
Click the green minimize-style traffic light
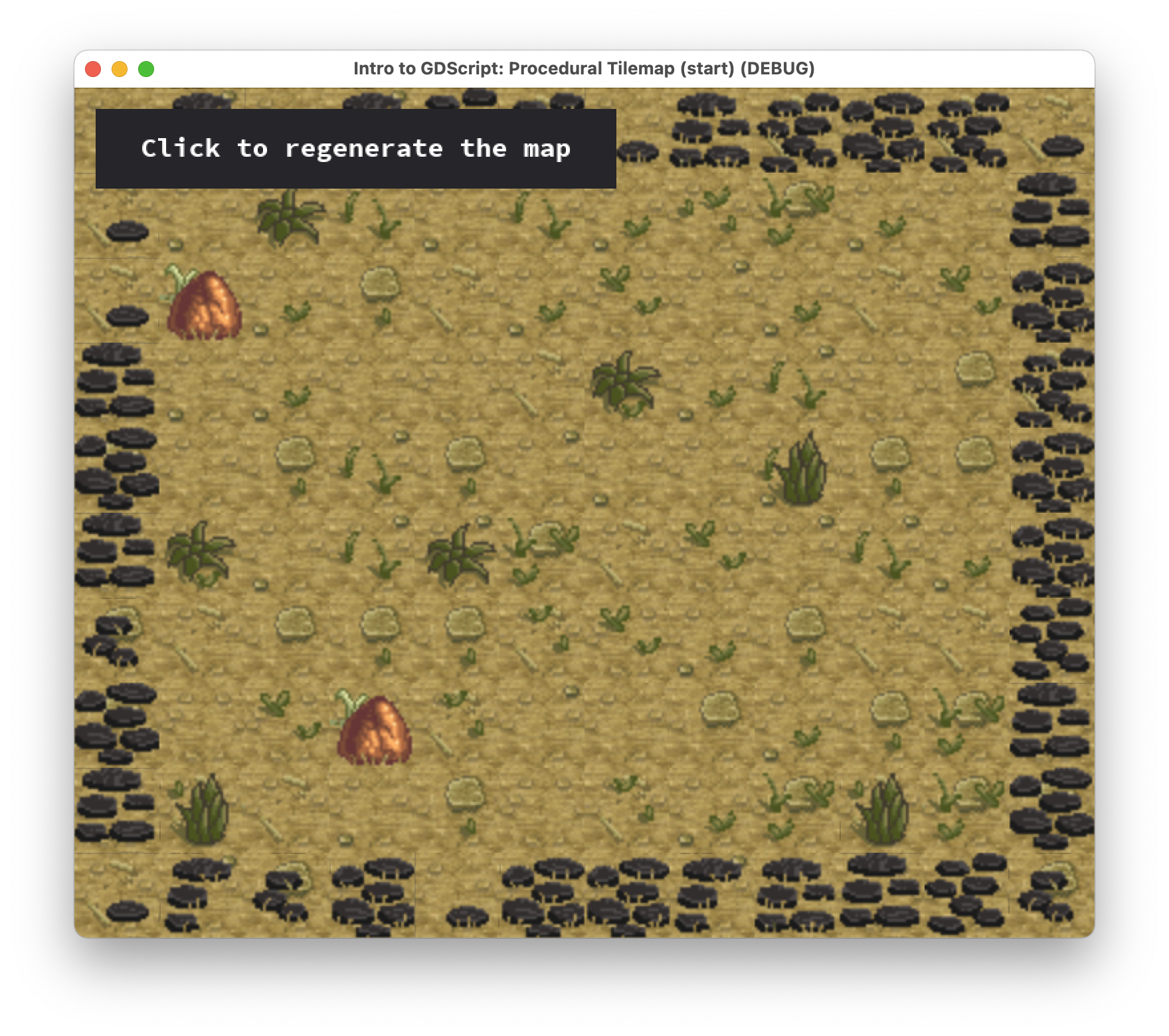point(145,67)
